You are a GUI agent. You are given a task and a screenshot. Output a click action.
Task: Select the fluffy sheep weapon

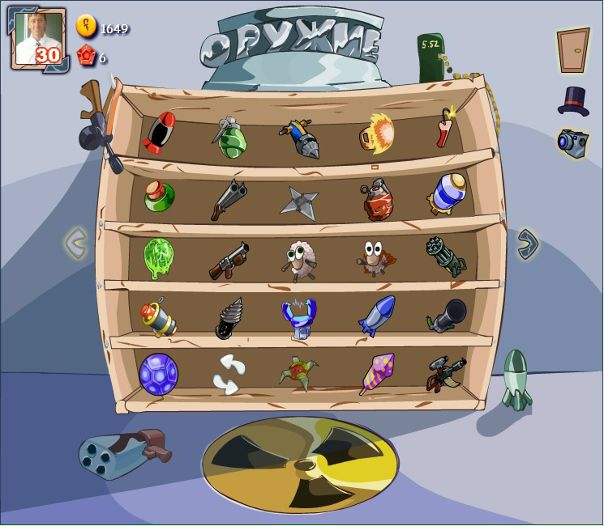tap(298, 258)
